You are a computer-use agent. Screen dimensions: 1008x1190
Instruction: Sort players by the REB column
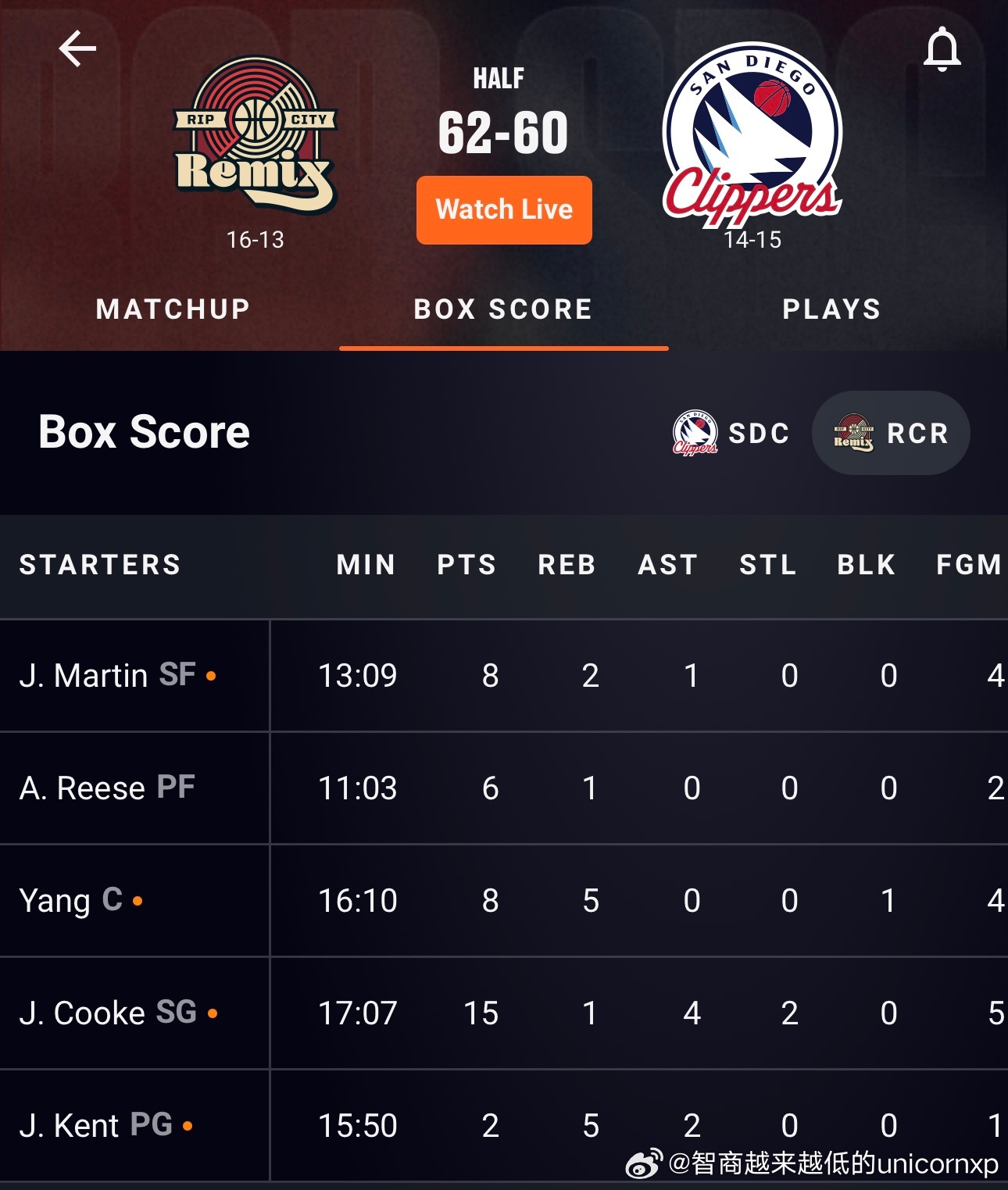pos(567,565)
